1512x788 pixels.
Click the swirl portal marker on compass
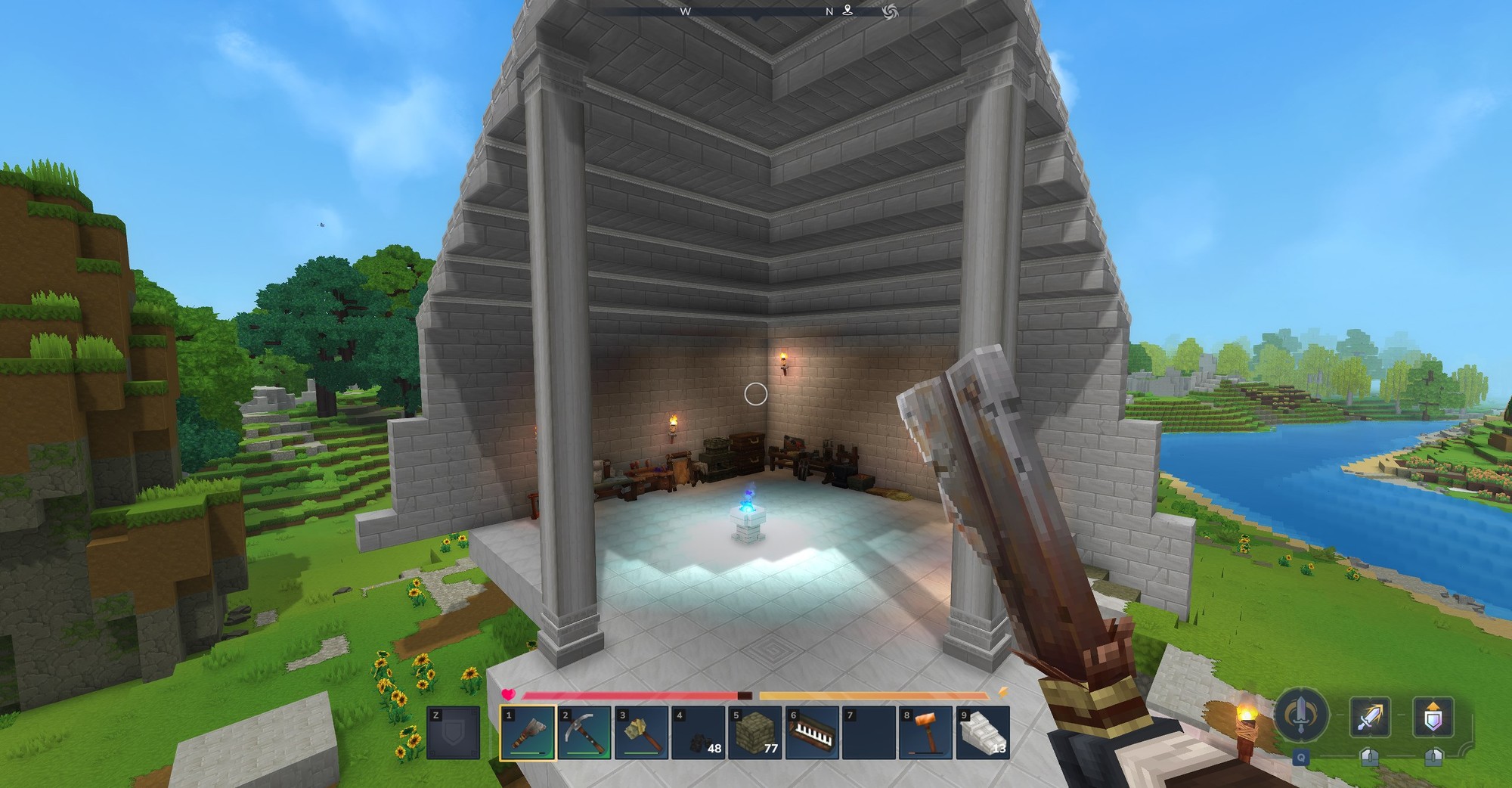[890, 10]
